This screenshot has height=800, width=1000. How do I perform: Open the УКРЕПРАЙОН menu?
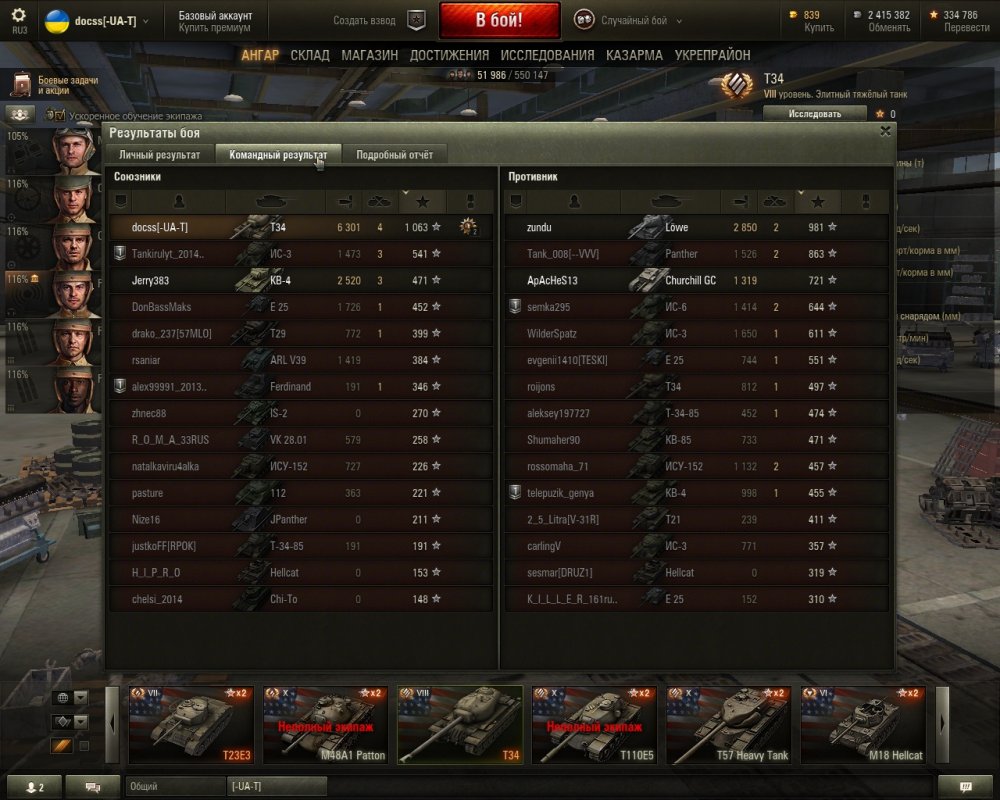712,55
